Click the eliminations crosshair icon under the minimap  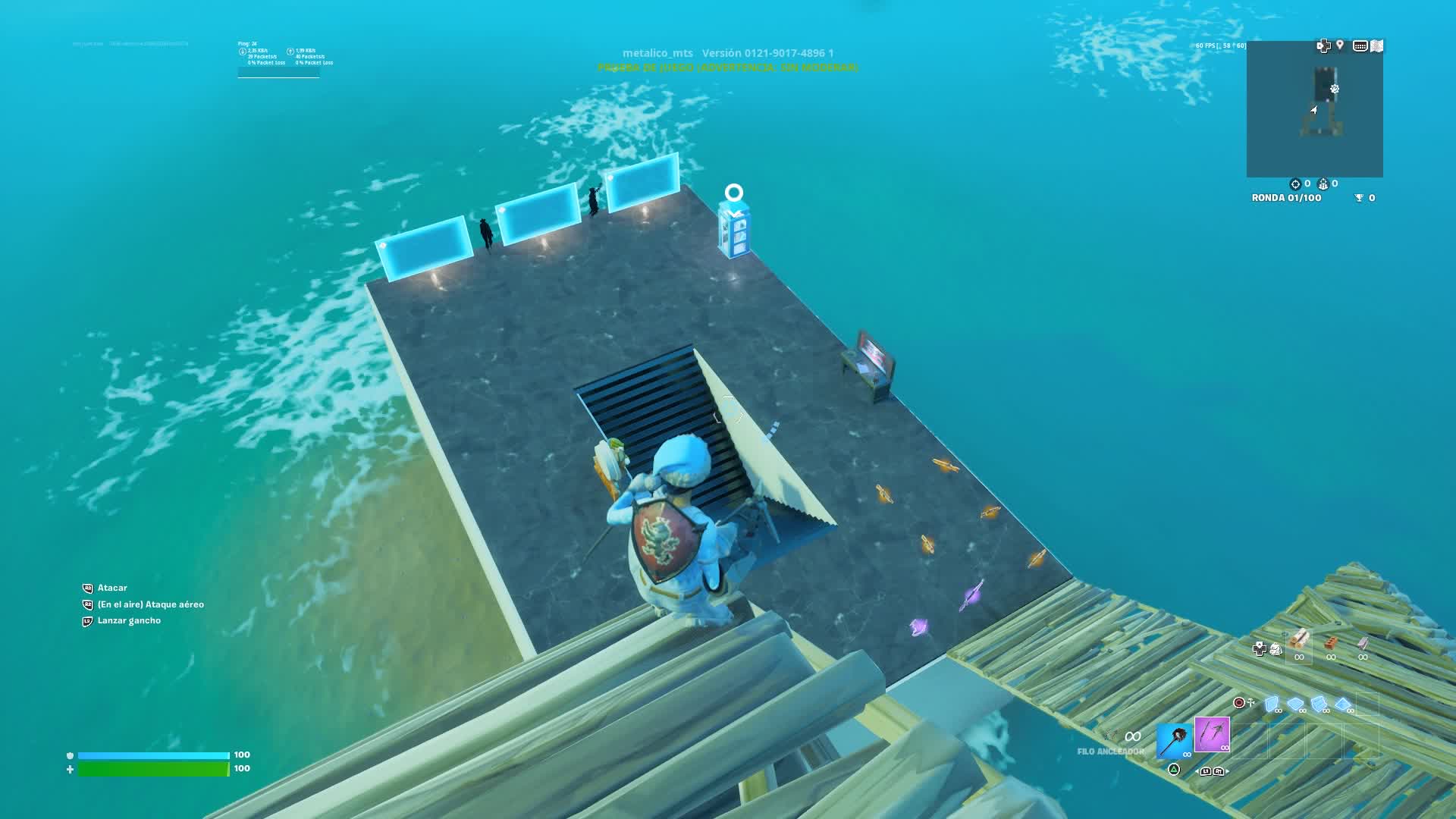tap(1296, 184)
